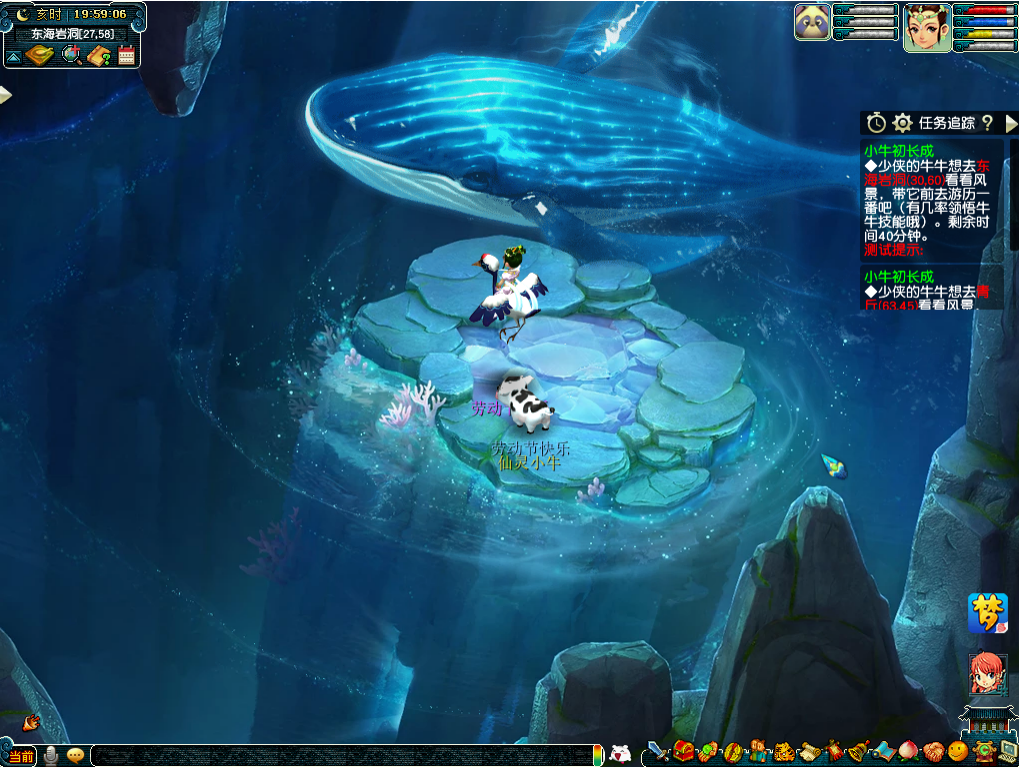
Task: Click the red-haired girl assistant icon
Action: coord(987,673)
